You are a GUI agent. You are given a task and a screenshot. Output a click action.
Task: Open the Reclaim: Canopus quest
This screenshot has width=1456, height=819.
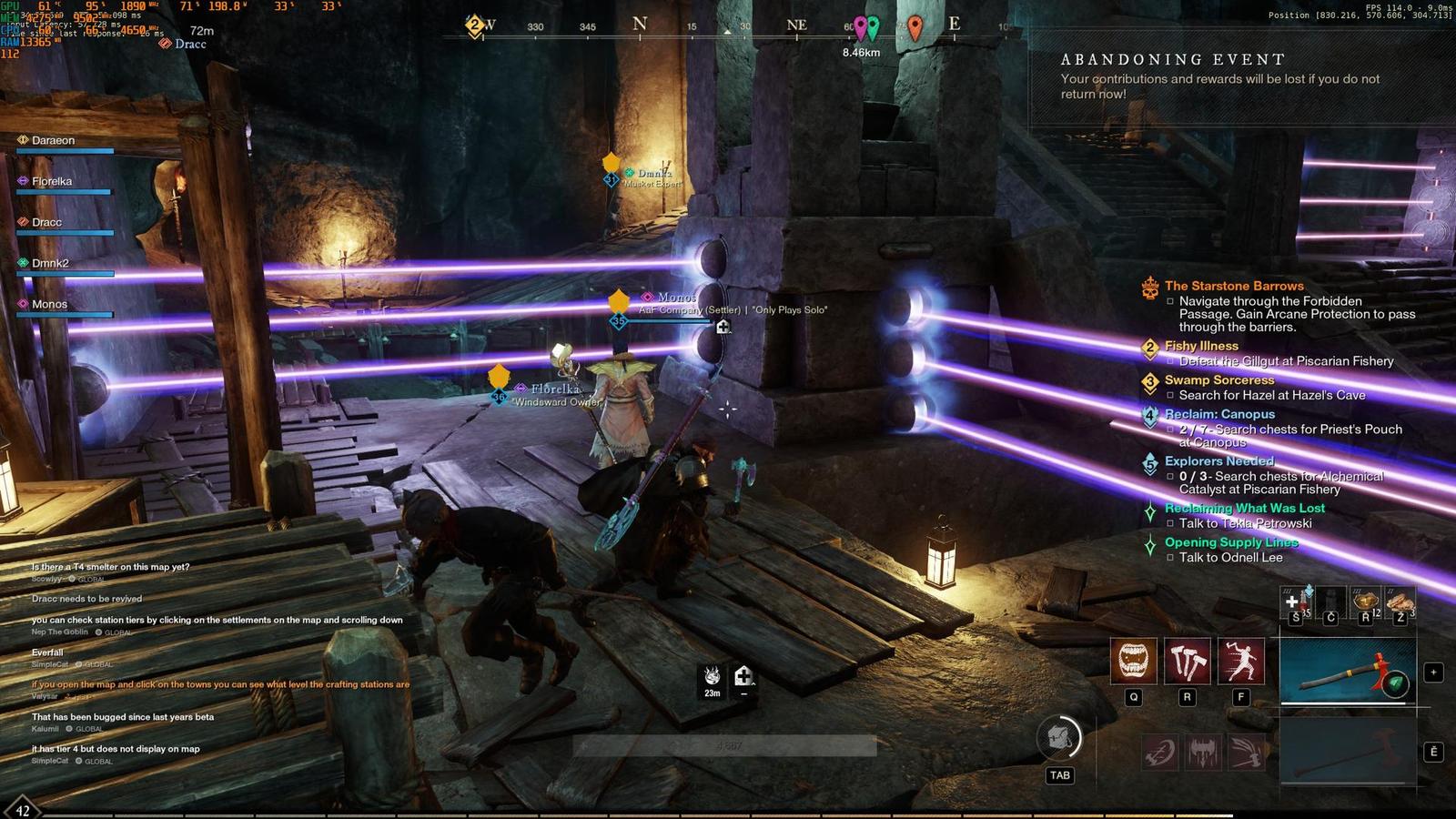click(x=1219, y=414)
